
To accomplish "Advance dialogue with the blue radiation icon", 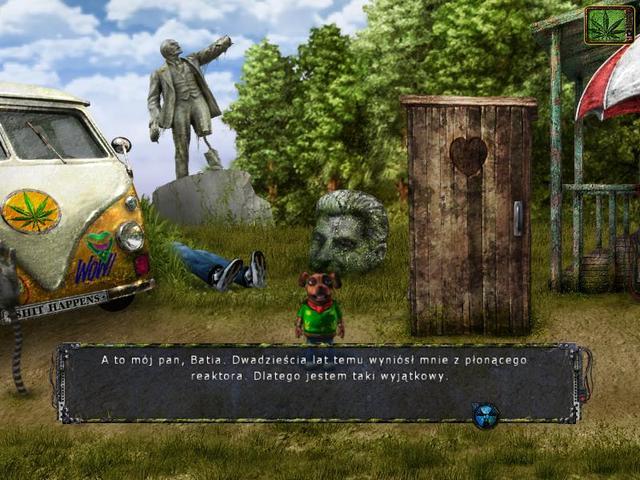I will [x=486, y=415].
